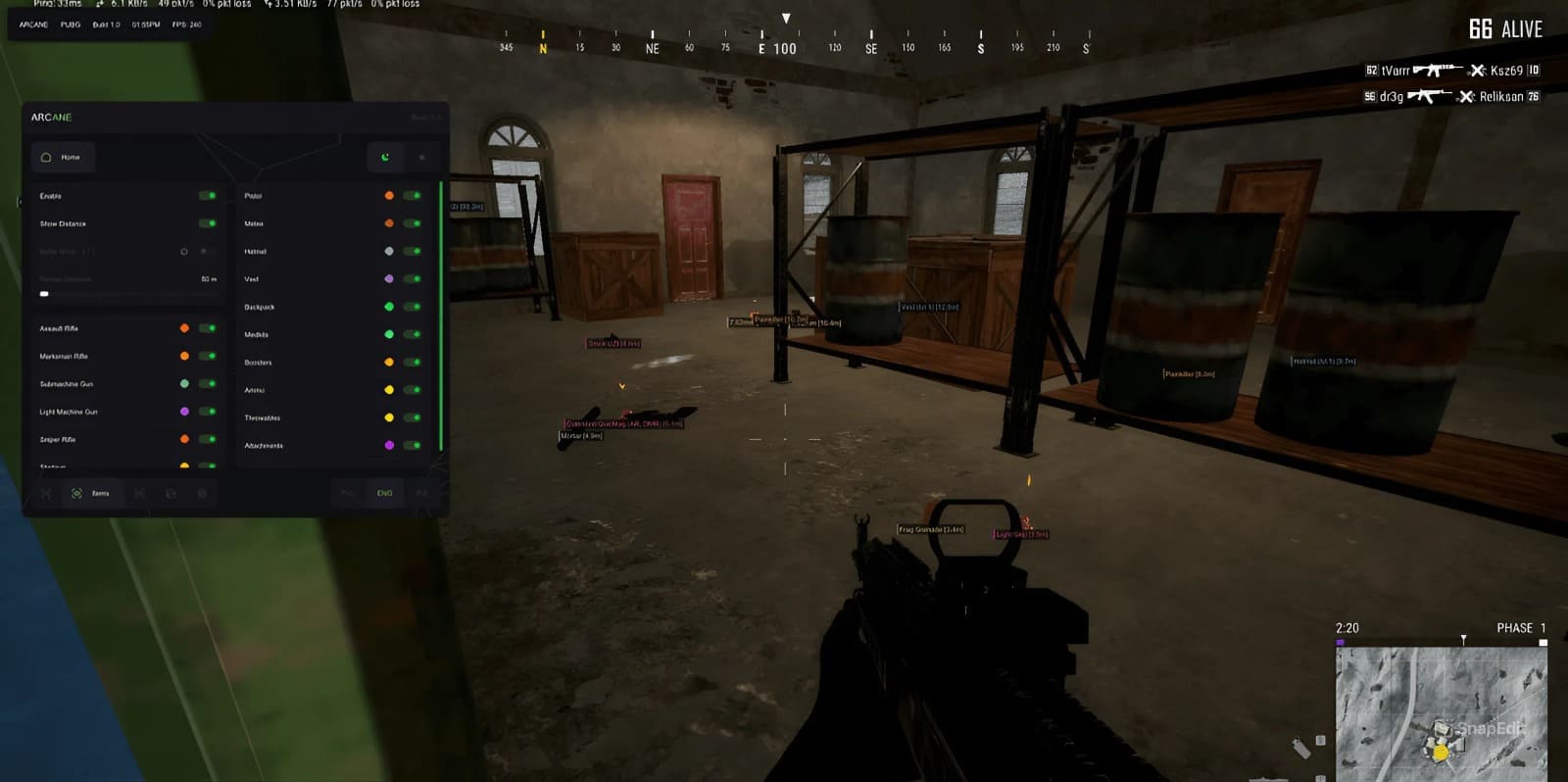Click the Home icon in the ARCANE panel
The width and height of the screenshot is (1568, 782).
click(x=46, y=158)
